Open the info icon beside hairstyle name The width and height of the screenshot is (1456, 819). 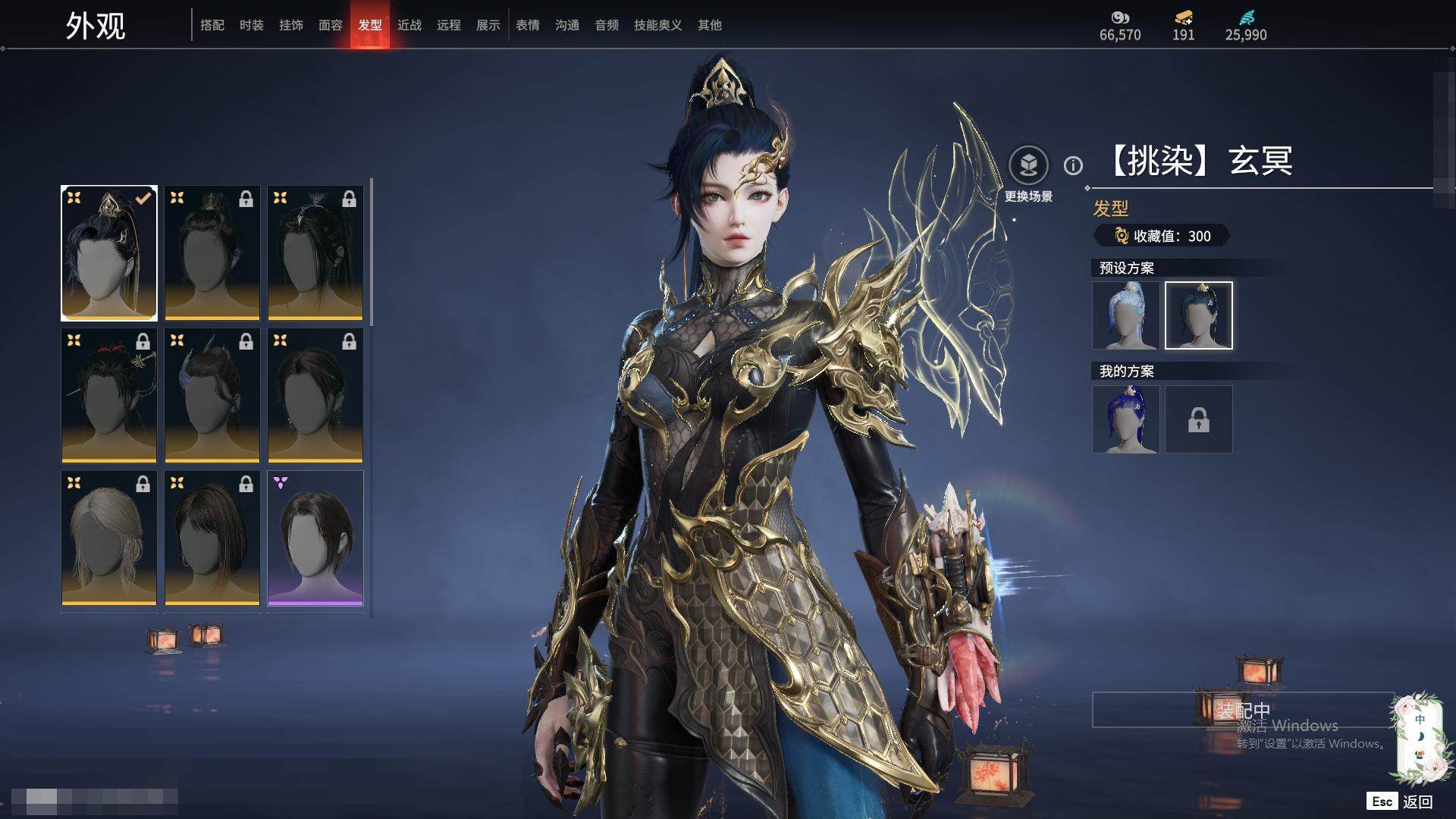pyautogui.click(x=1073, y=165)
